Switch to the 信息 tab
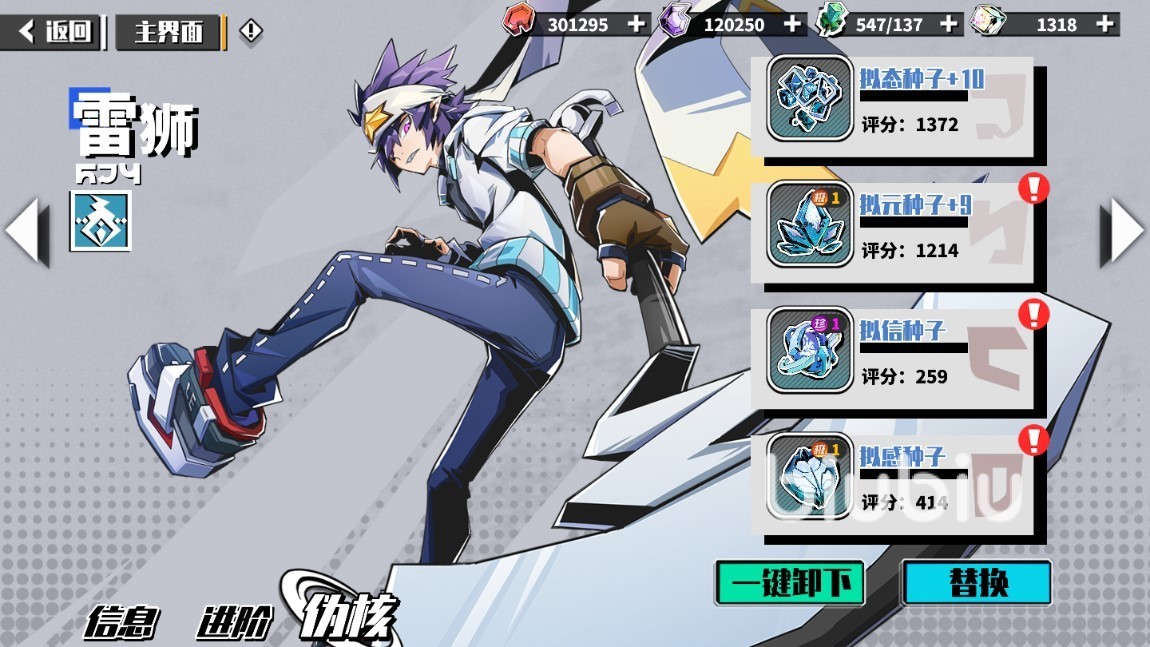 [120, 622]
